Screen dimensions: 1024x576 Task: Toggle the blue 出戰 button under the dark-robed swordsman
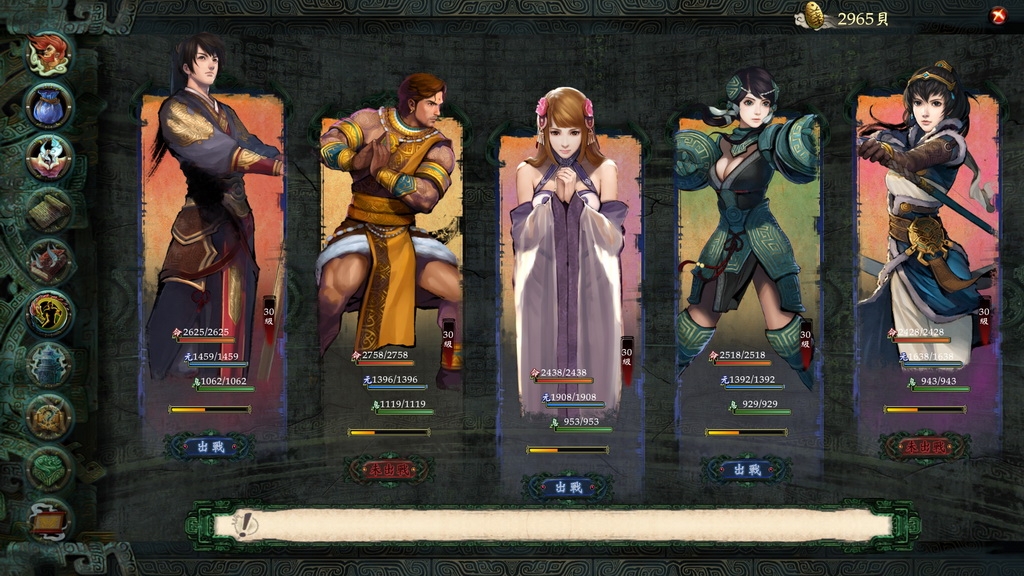[x=209, y=446]
